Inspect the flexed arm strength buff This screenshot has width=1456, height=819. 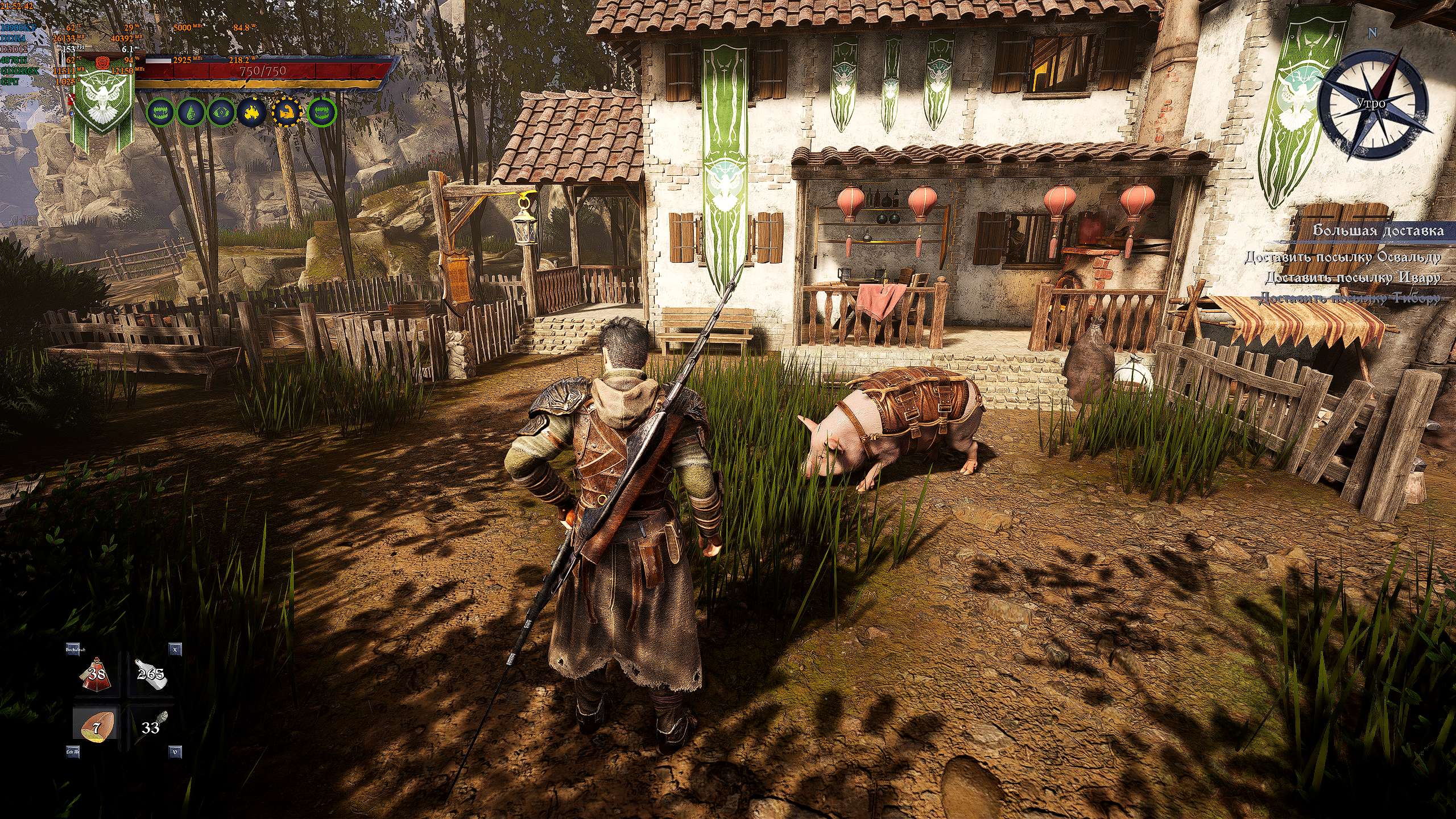[x=287, y=113]
